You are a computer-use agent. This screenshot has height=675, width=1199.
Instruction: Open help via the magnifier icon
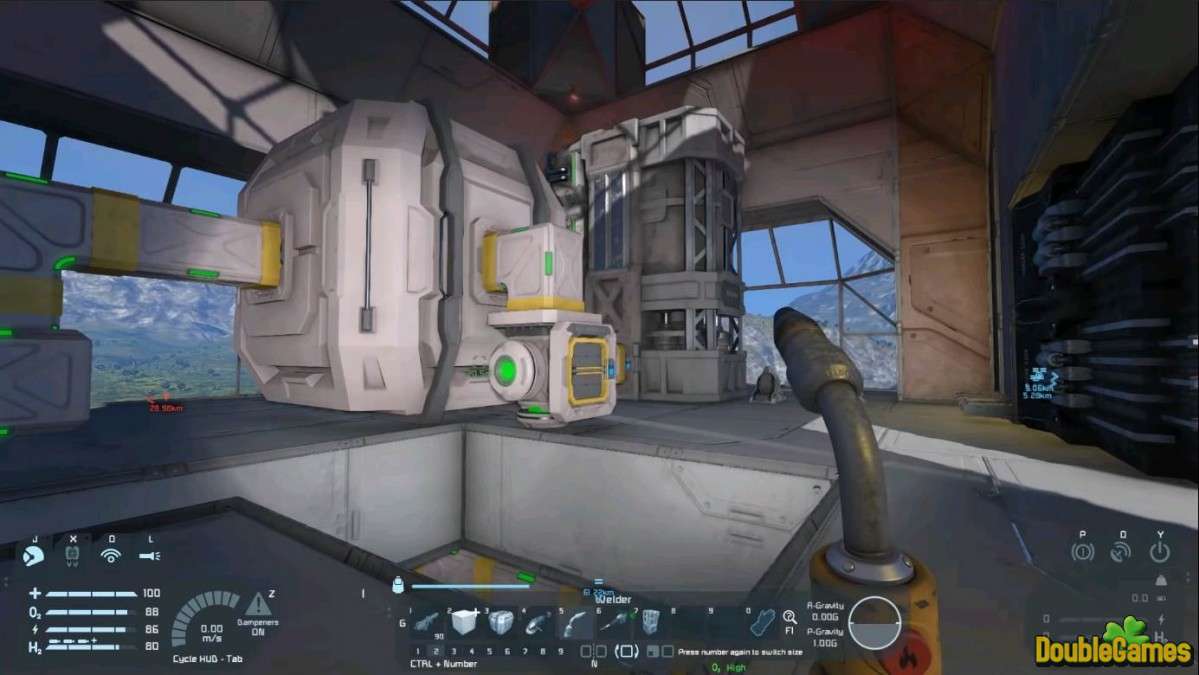[790, 618]
